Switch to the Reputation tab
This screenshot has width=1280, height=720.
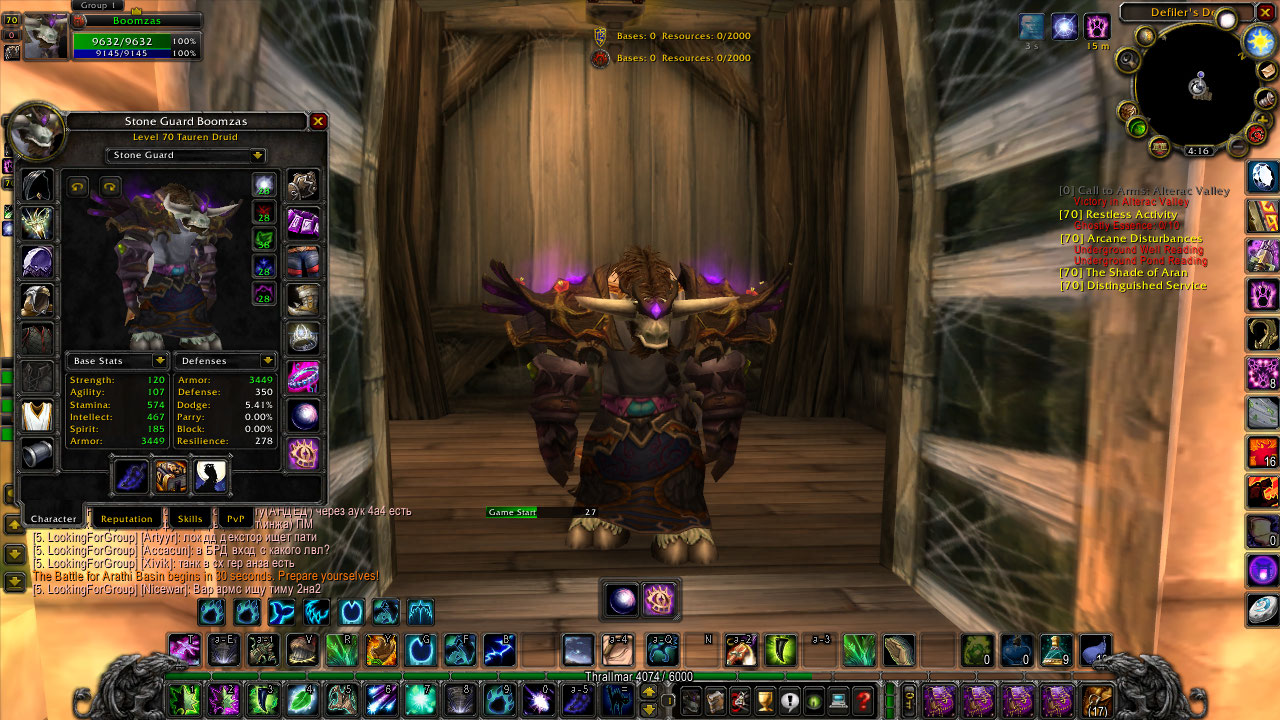pos(127,518)
